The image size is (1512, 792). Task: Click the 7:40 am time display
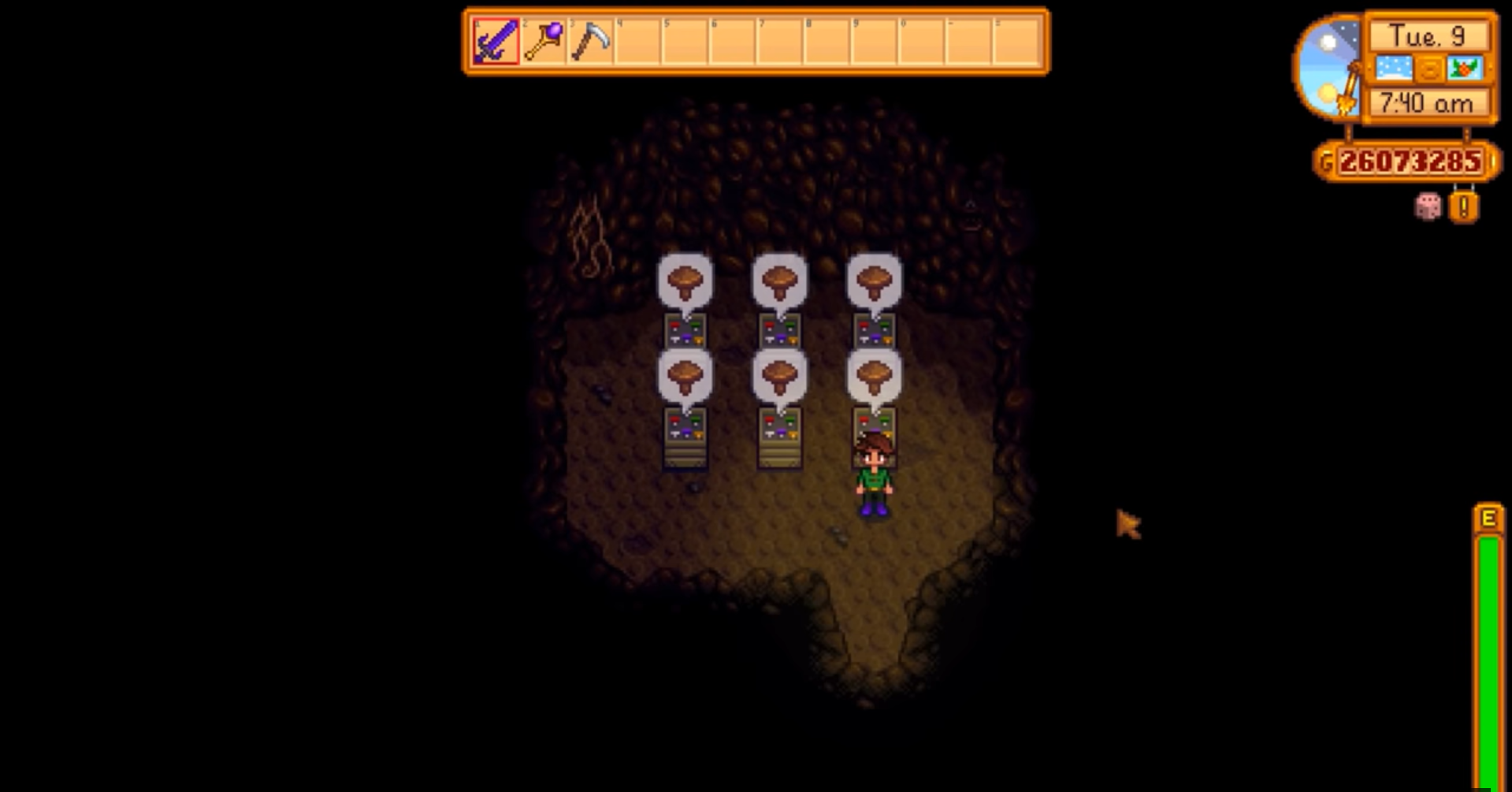1428,104
